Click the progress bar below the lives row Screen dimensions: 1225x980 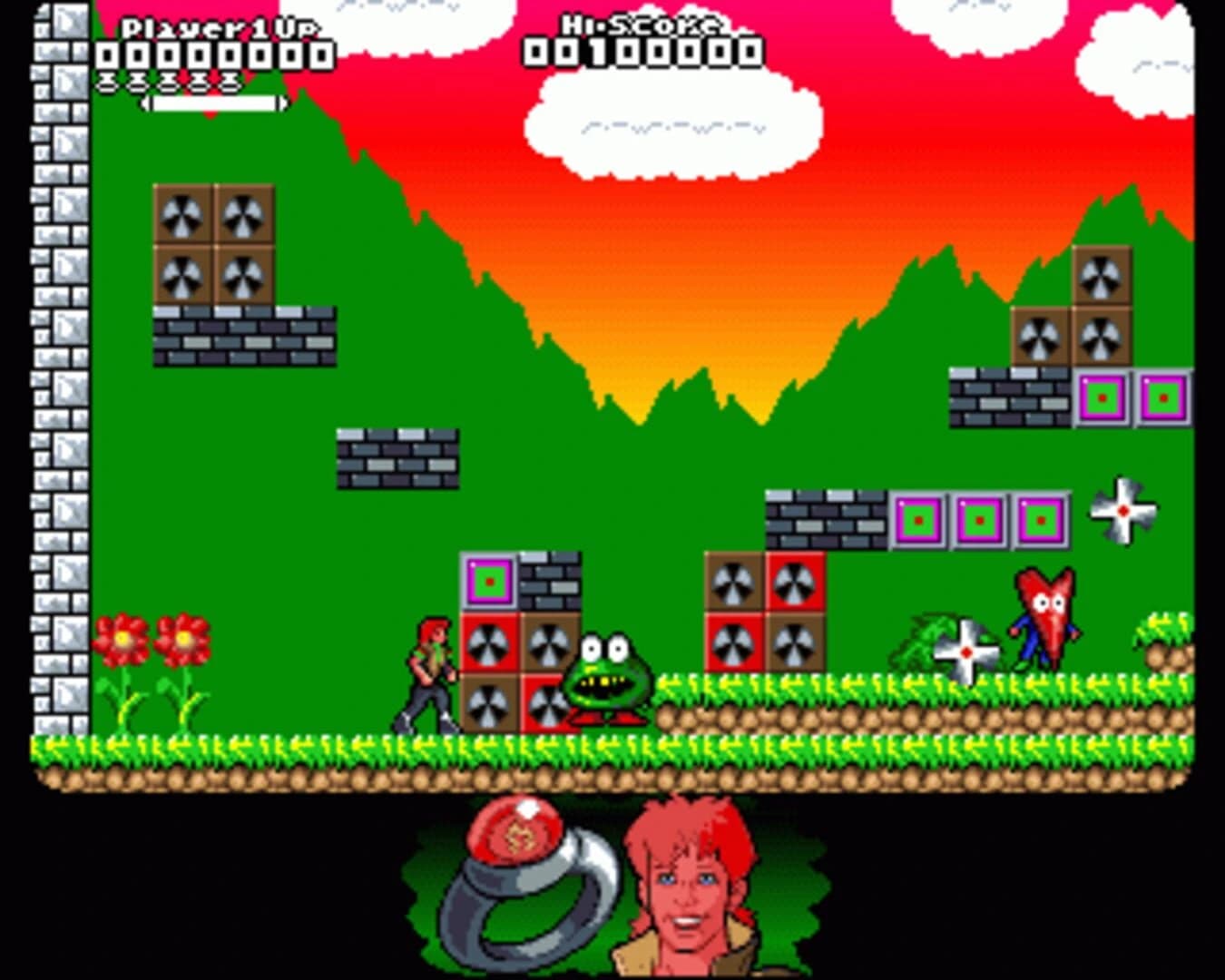[215, 102]
